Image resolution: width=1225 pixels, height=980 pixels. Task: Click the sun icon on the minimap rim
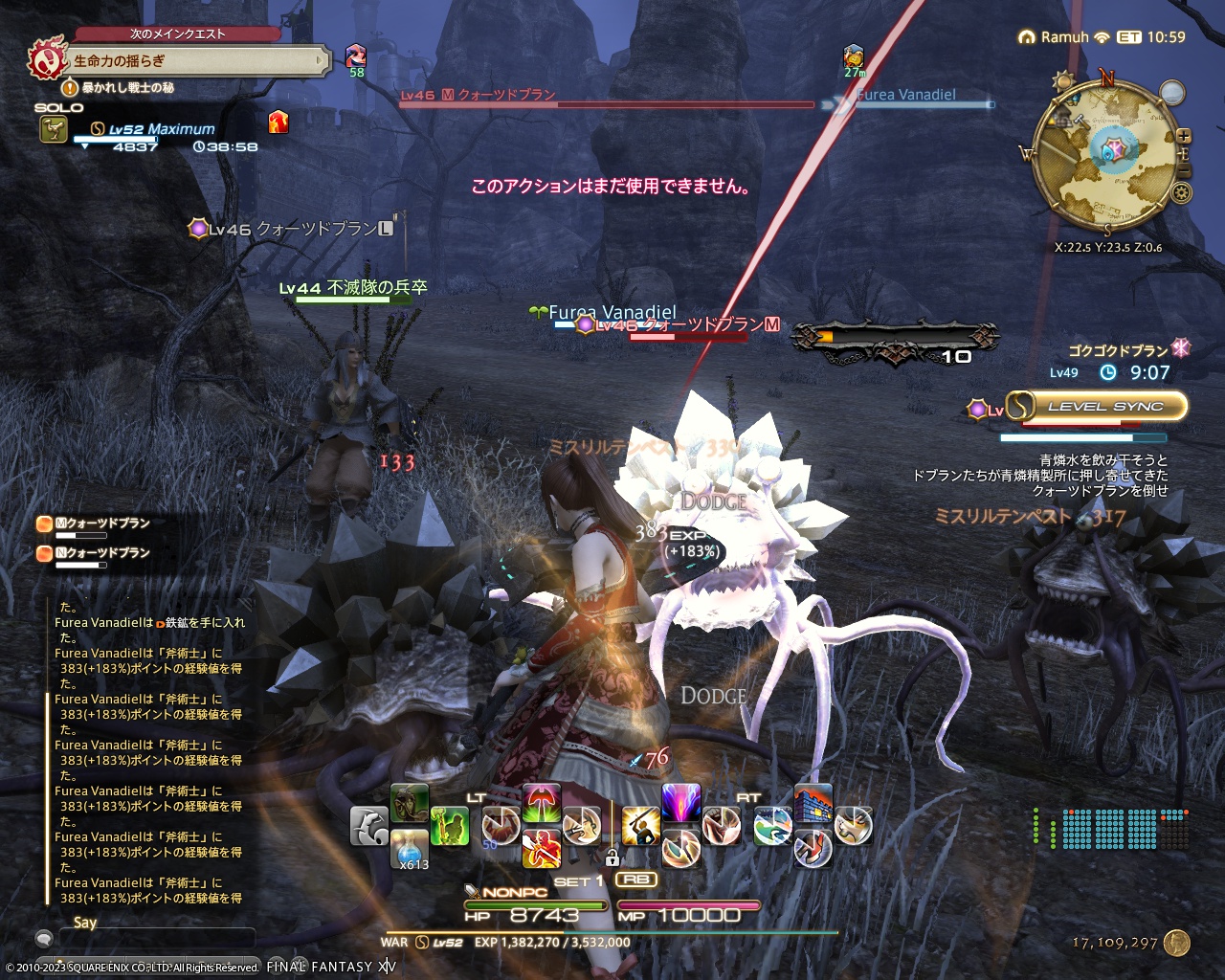(1064, 80)
